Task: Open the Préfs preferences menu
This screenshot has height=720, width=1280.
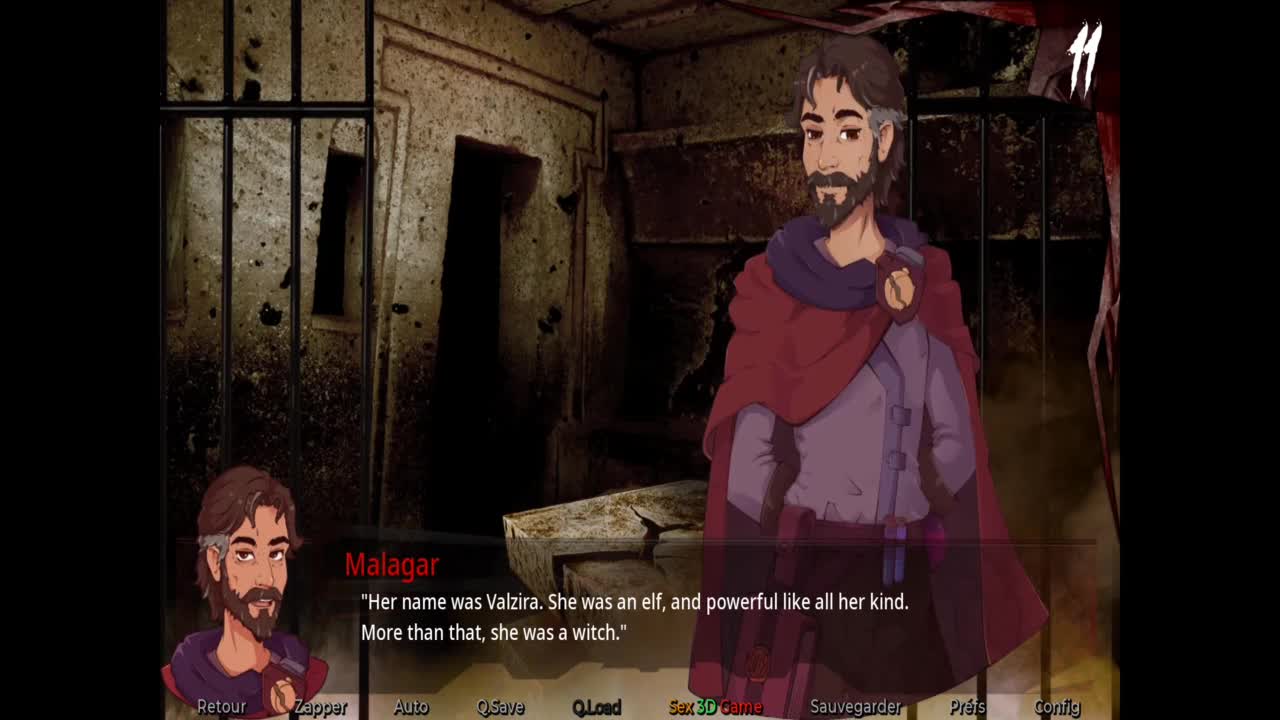Action: [x=967, y=707]
